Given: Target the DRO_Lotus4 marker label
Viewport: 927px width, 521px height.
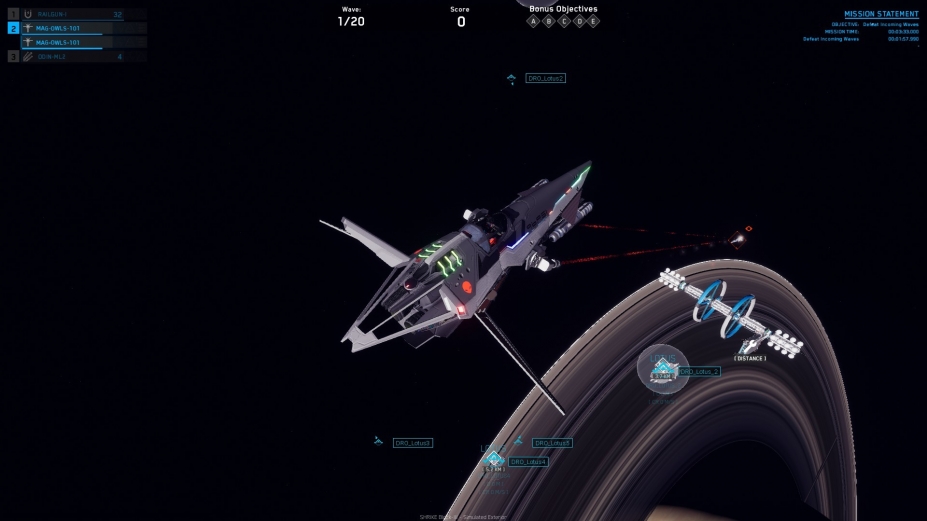Looking at the screenshot, I should click(528, 462).
